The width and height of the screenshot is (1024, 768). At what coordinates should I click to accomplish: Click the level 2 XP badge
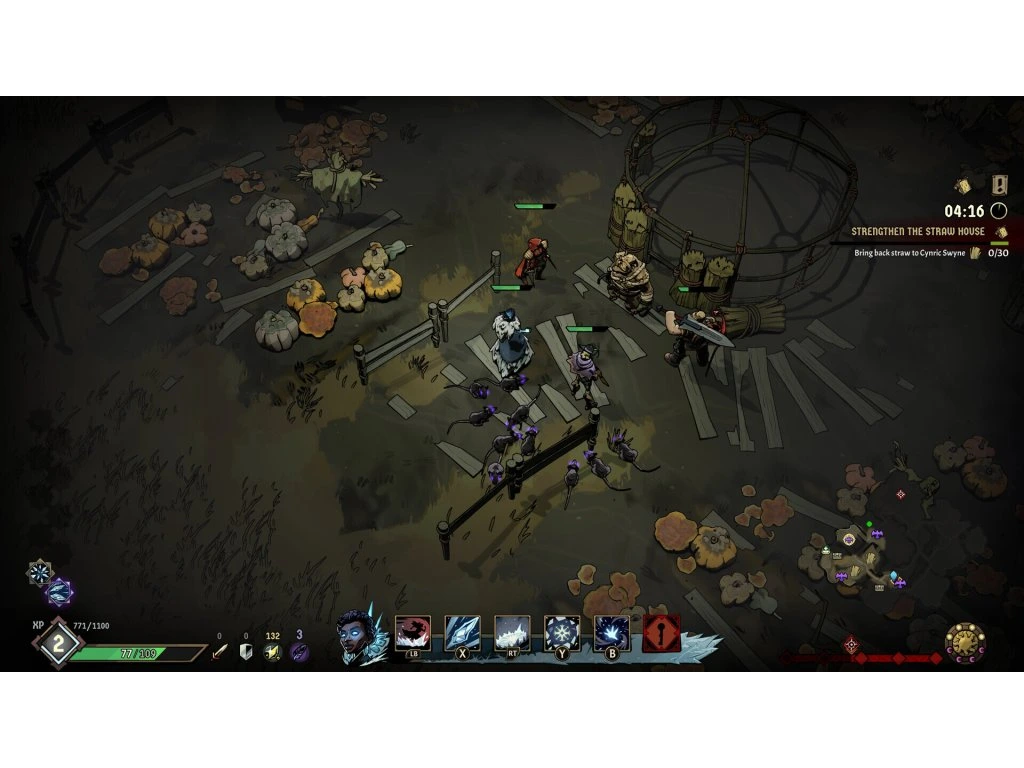tap(58, 644)
